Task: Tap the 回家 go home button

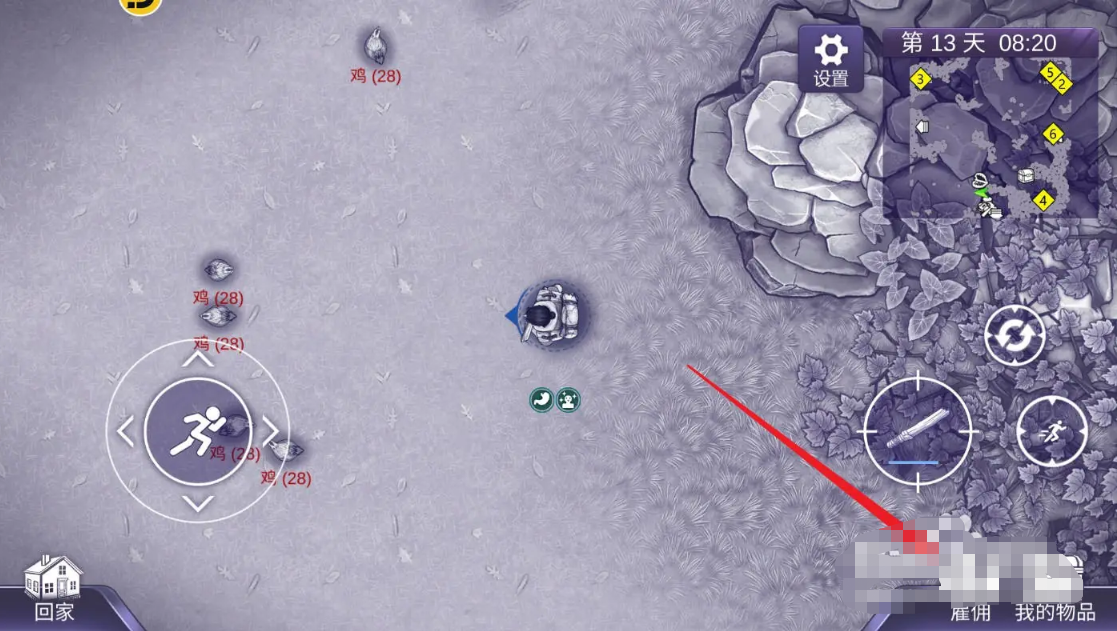Action: pos(55,589)
